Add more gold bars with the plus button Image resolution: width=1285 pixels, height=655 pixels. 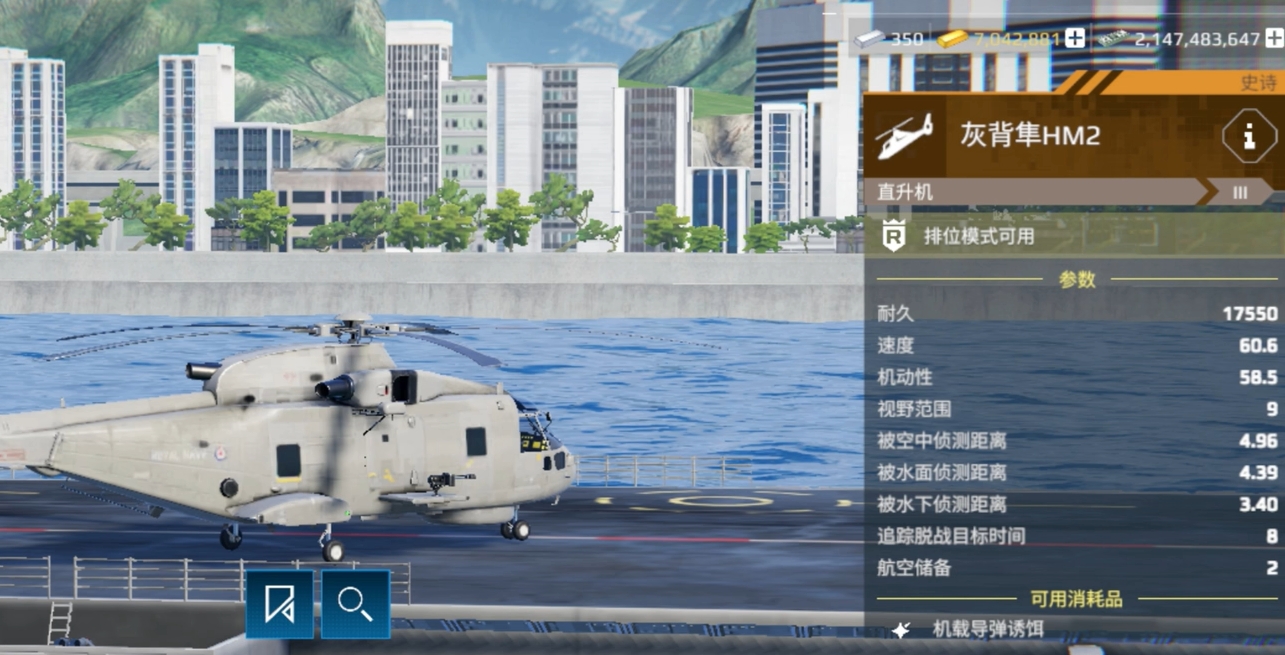point(1075,39)
